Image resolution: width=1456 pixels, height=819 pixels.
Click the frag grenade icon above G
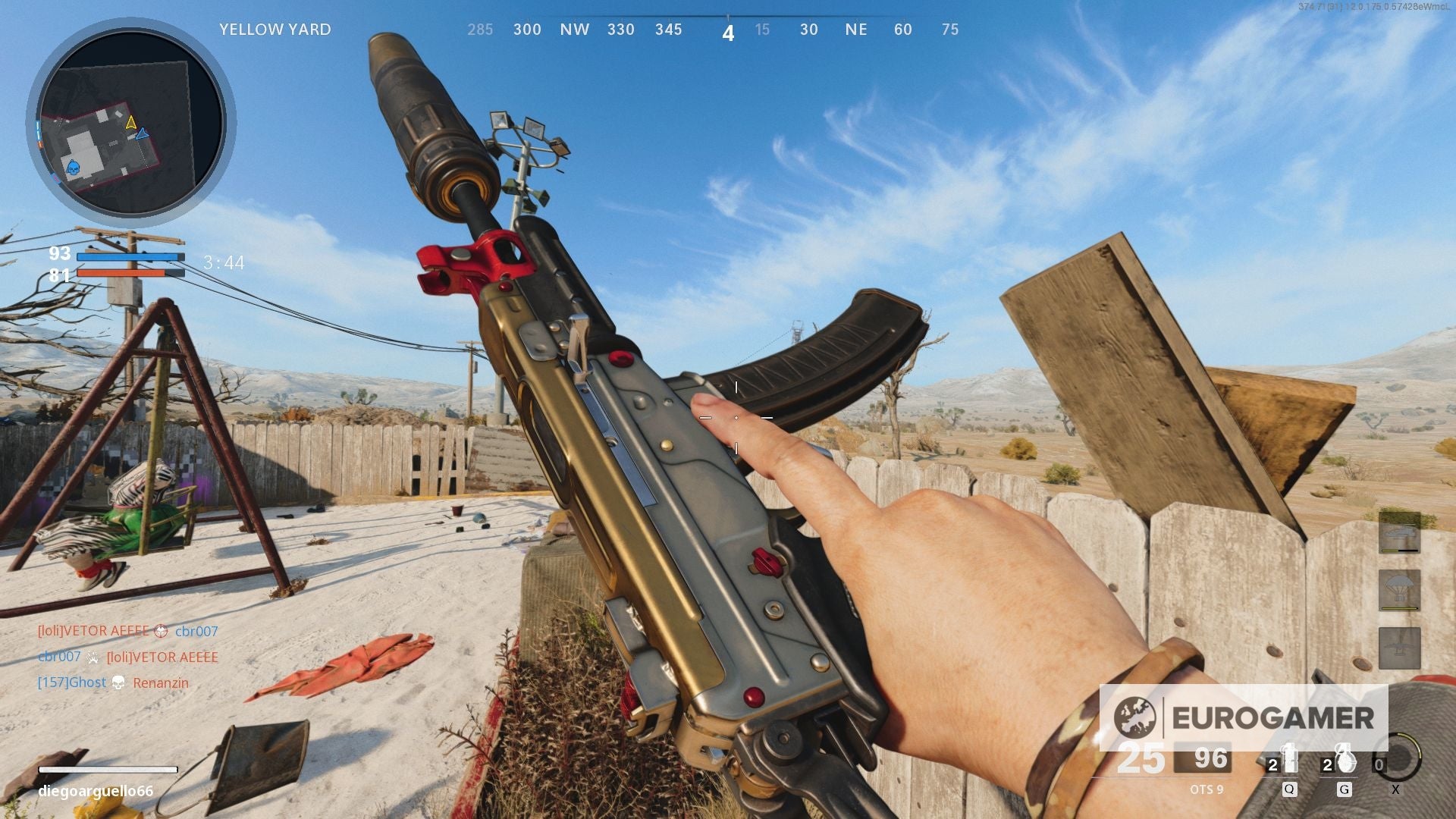click(x=1345, y=758)
